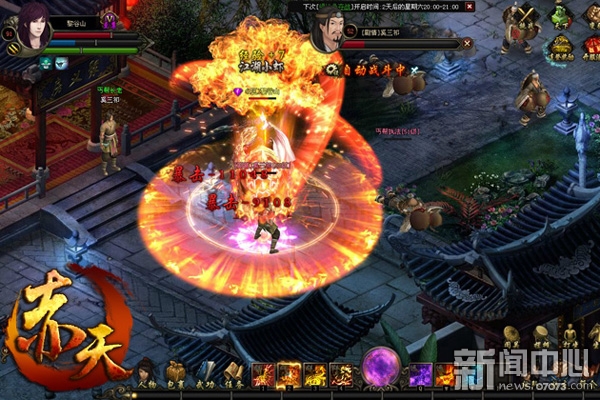This screenshot has width=600, height=400.
Task: Trigger the fire skill in hotbar slot 3
Action: coord(315,375)
